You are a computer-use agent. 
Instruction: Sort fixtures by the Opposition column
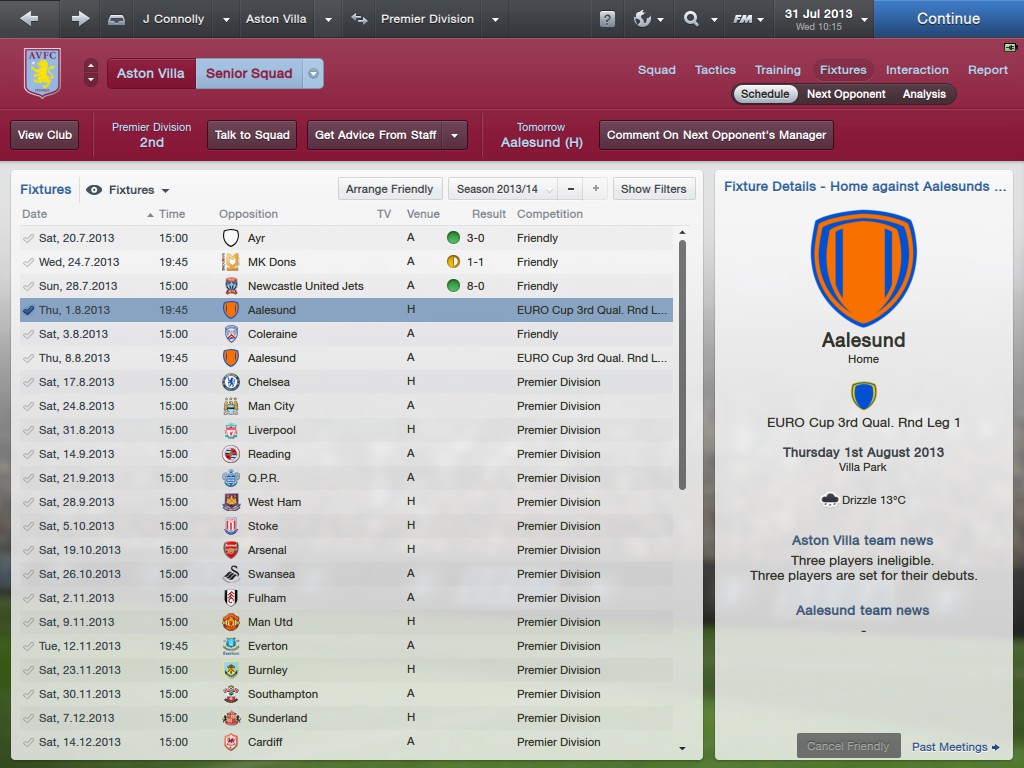pyautogui.click(x=248, y=214)
